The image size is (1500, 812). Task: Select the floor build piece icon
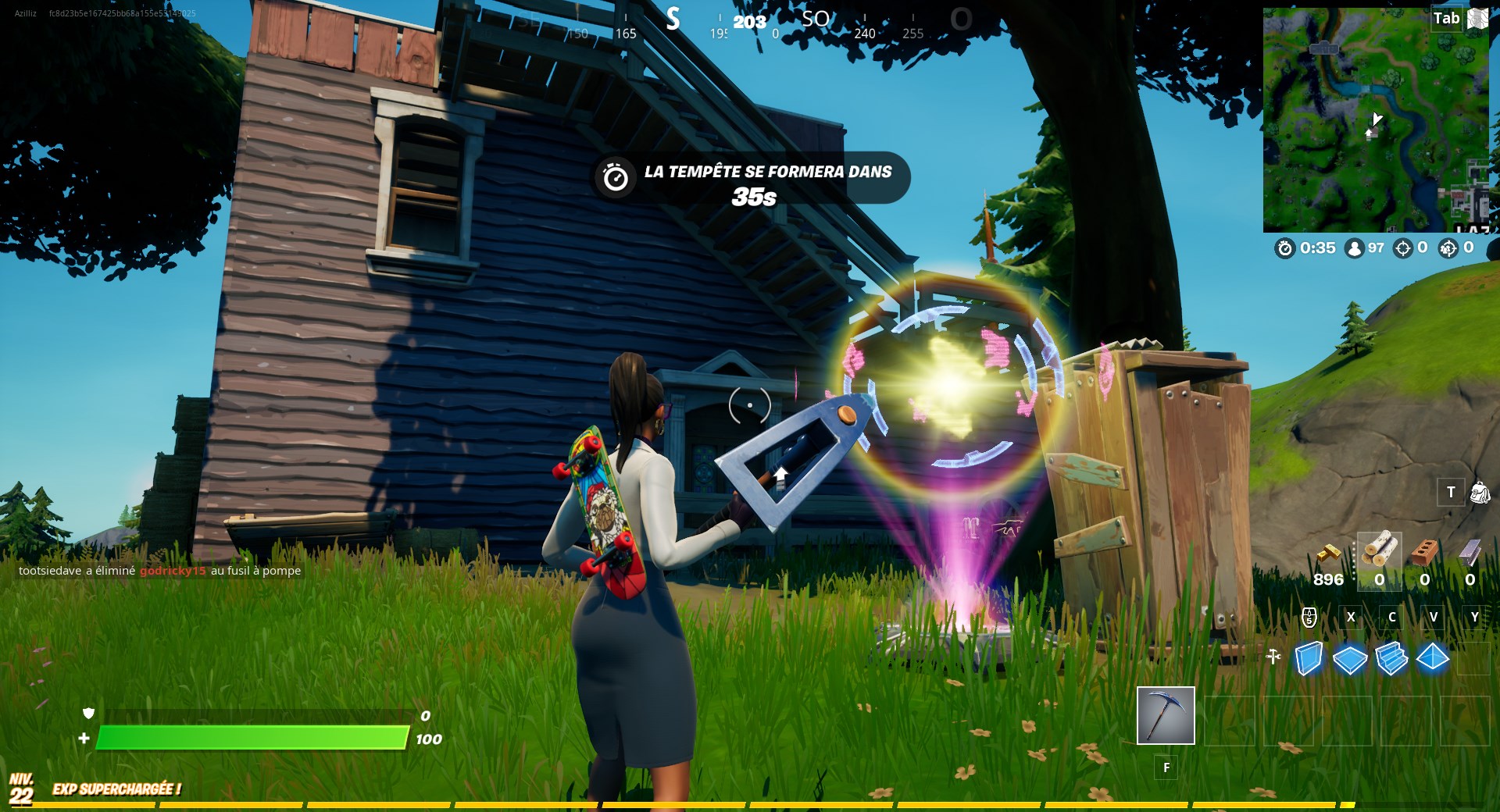pyautogui.click(x=1350, y=658)
